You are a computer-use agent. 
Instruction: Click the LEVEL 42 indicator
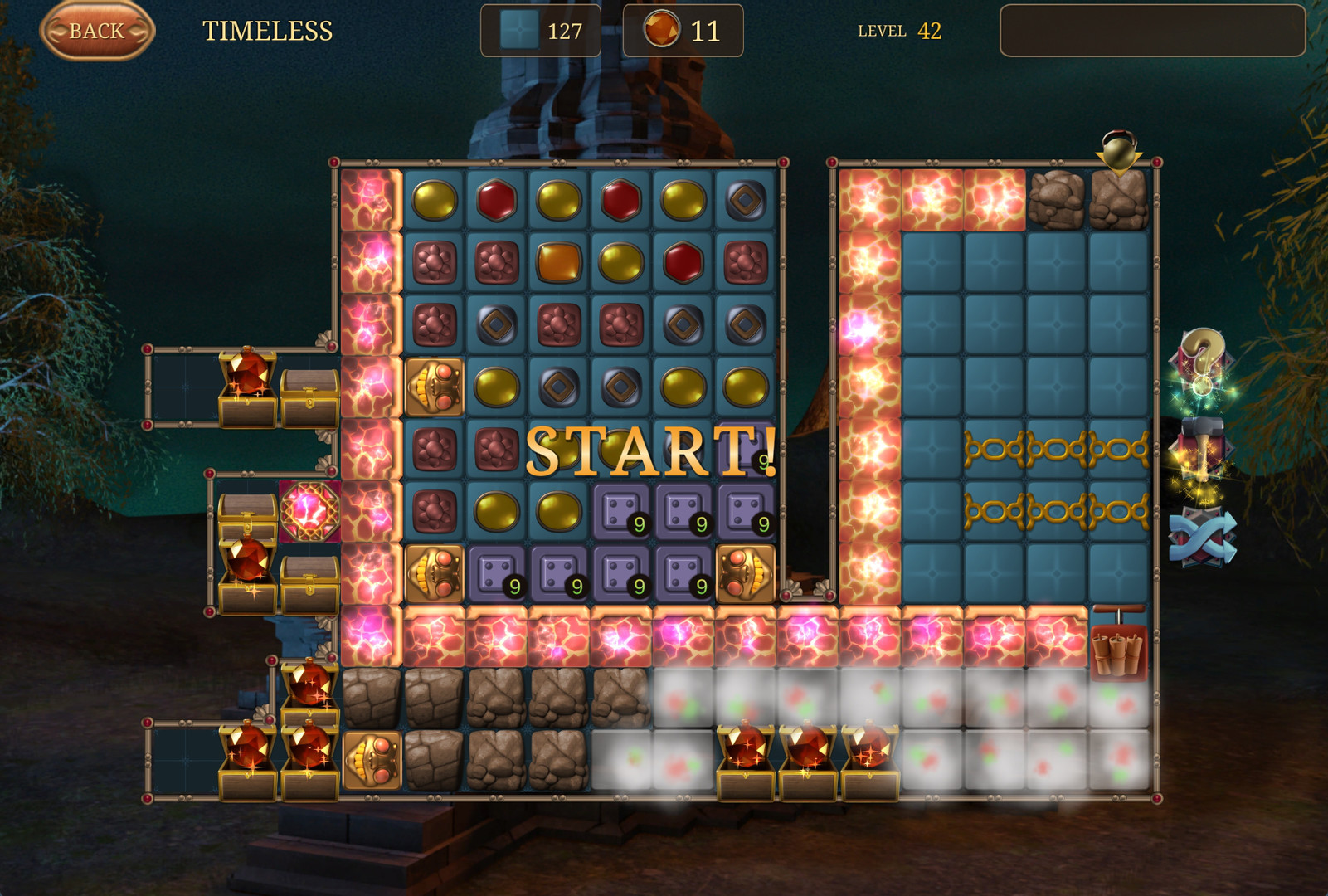pos(899,31)
